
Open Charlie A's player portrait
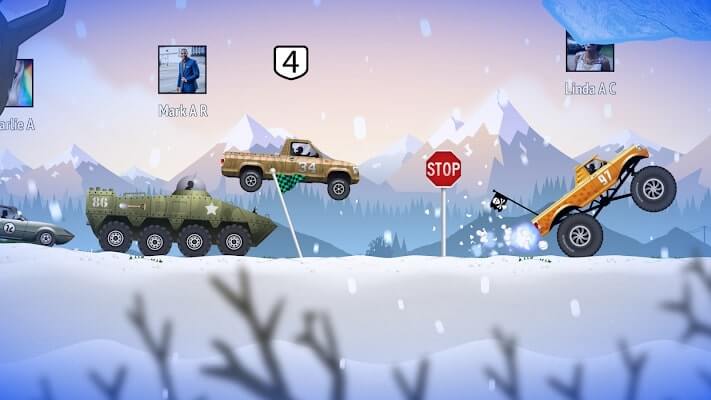pos(18,83)
